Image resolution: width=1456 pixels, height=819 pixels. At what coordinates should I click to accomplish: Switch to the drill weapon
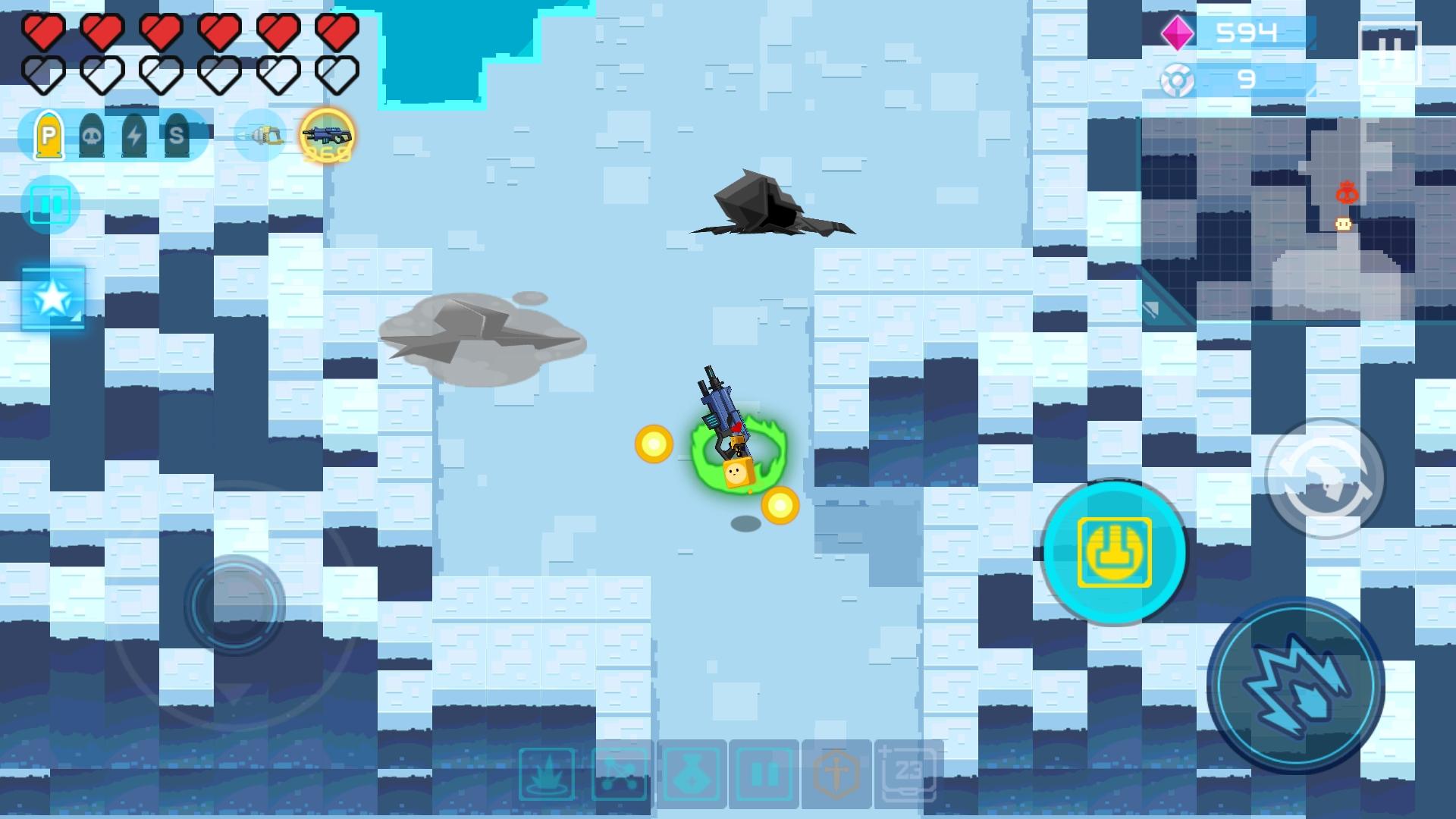pos(262,136)
